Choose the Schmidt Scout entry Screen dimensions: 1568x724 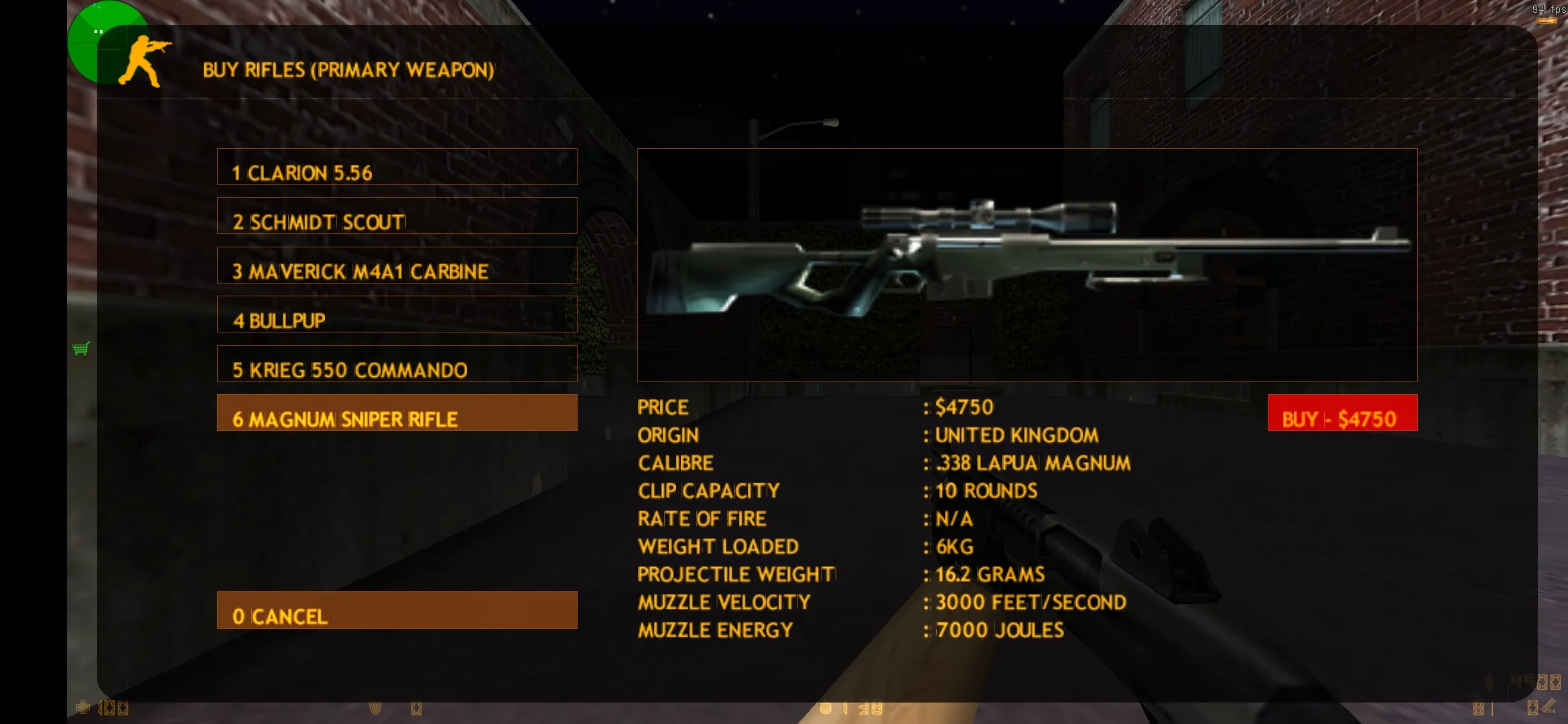[x=397, y=216]
